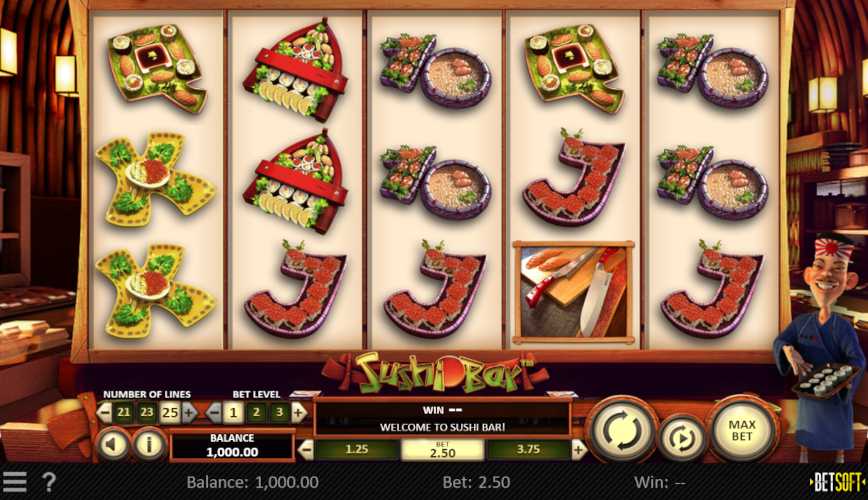Select 25 paylines
The height and width of the screenshot is (500, 868).
pyautogui.click(x=171, y=411)
